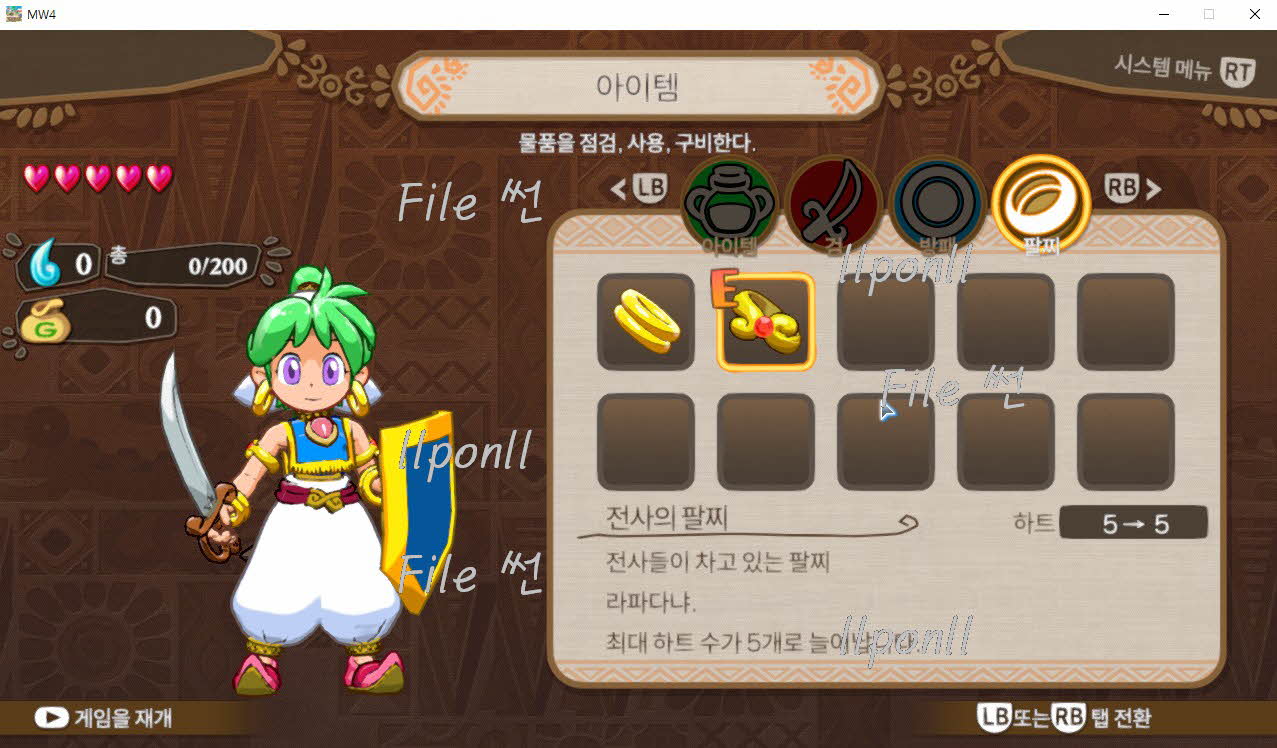Resume the game from the bottom bar
This screenshot has height=748, width=1277.
pos(104,717)
